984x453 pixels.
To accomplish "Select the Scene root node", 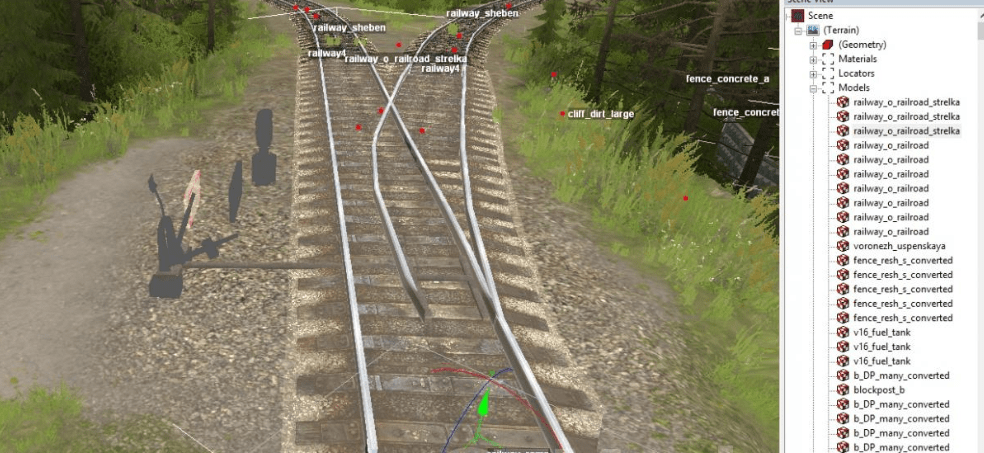I will [x=819, y=16].
